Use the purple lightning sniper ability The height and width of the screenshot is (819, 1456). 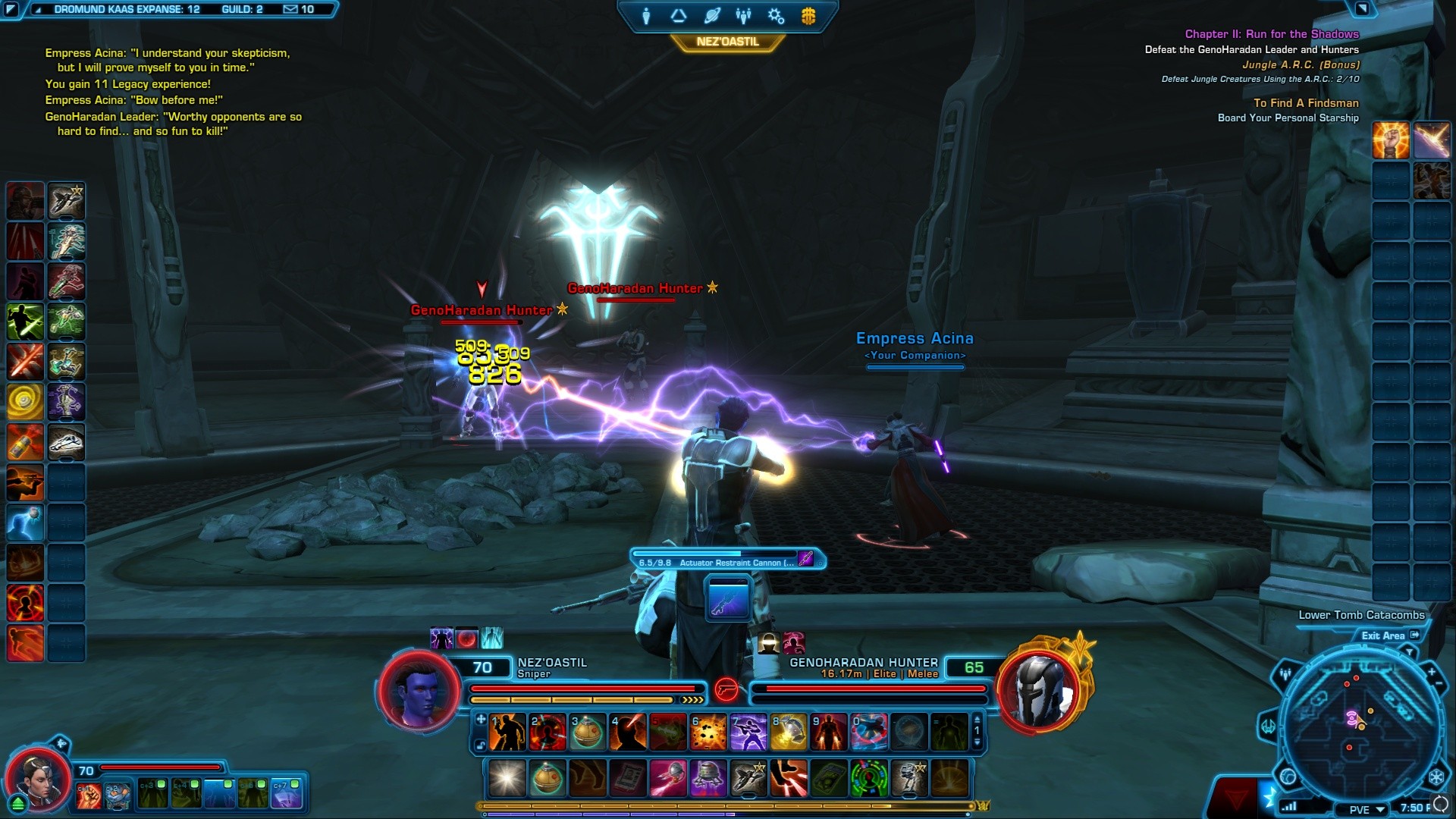[748, 733]
